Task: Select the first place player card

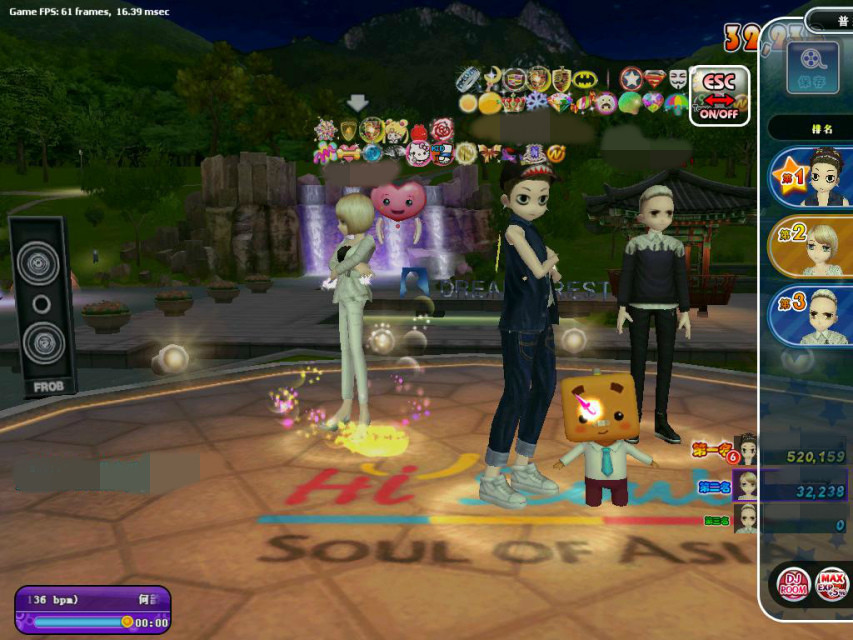Action: [812, 178]
